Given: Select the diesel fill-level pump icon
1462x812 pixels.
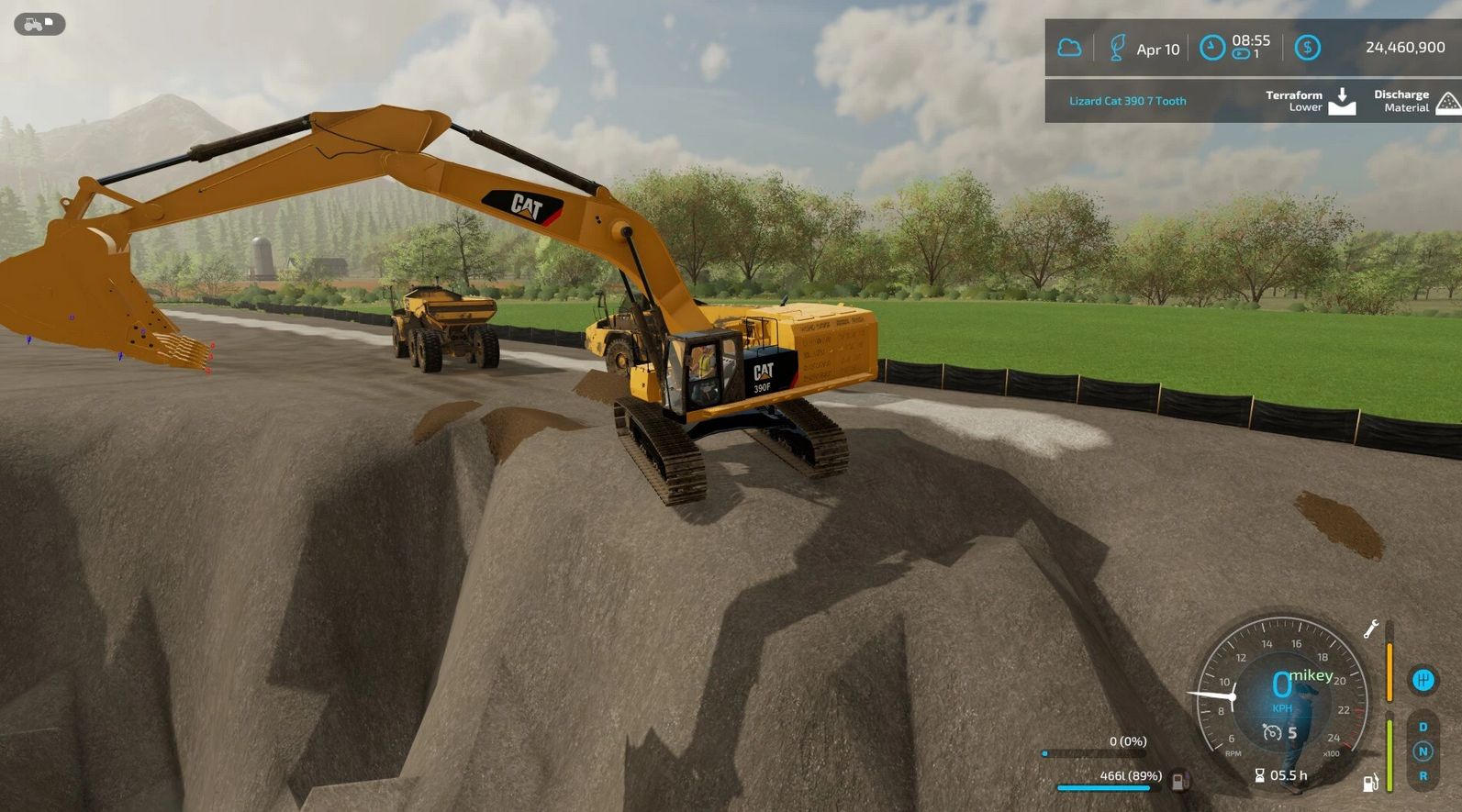Looking at the screenshot, I should (1179, 781).
